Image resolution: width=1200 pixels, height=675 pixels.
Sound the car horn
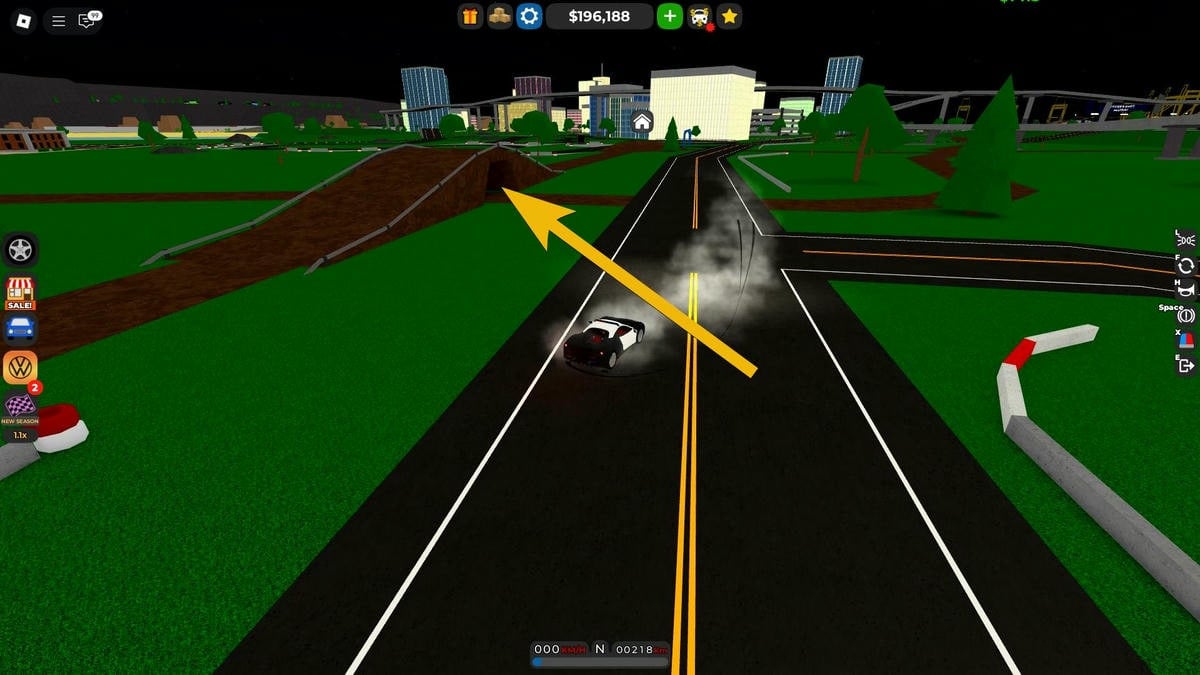point(1186,290)
